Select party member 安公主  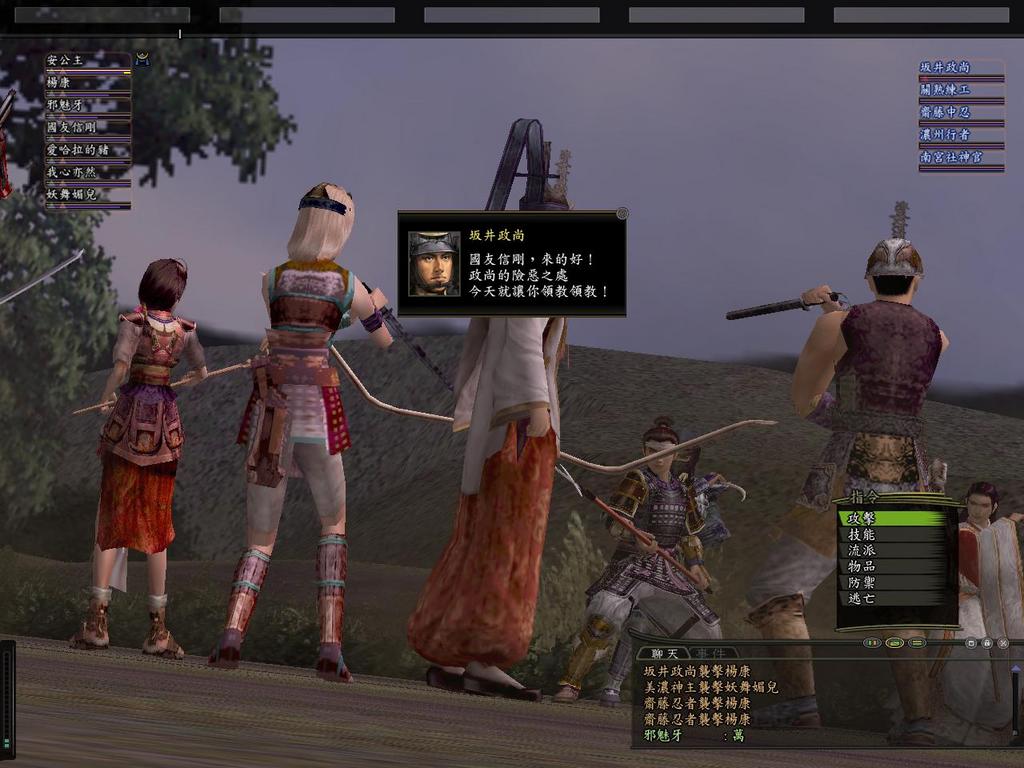coord(87,61)
